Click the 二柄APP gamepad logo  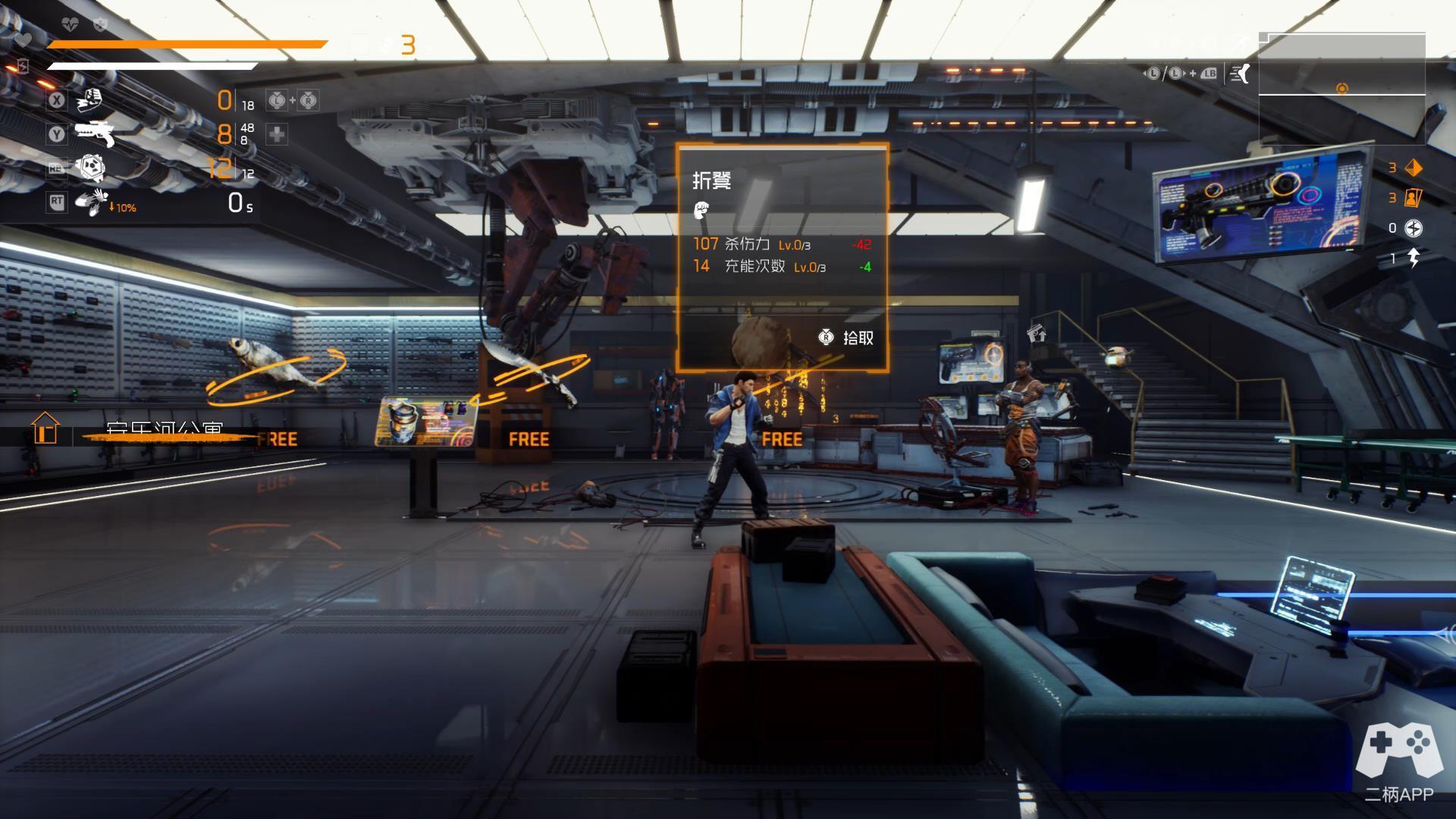(1399, 751)
